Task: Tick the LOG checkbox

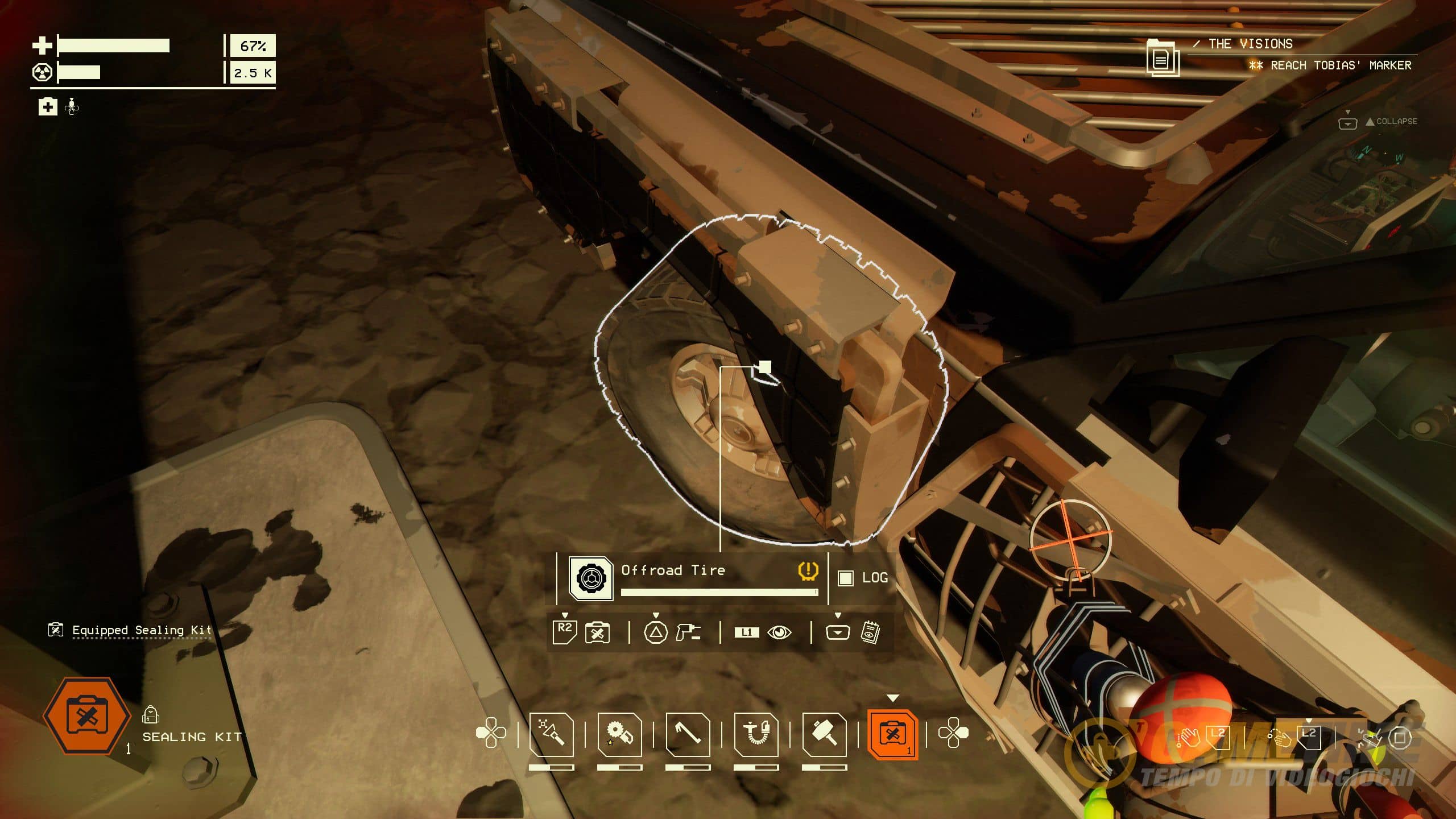Action: (x=846, y=578)
